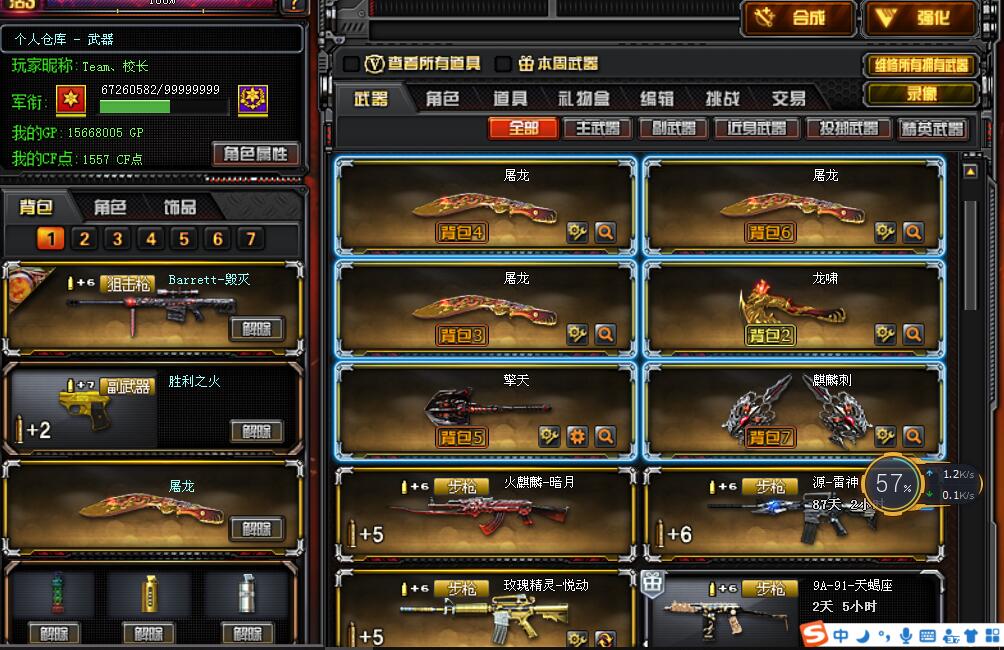Open 角色属性 character attributes
This screenshot has height=650, width=1004.
click(255, 154)
